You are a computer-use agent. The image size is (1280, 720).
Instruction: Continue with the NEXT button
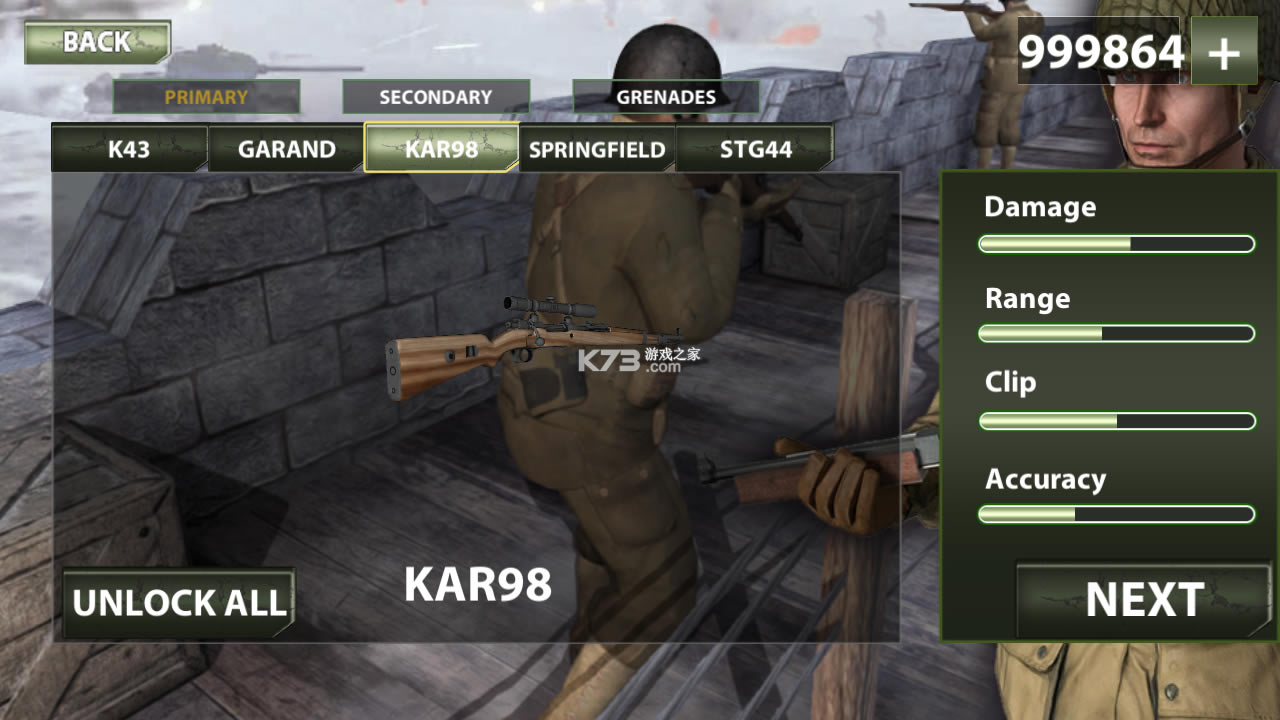click(x=1144, y=600)
